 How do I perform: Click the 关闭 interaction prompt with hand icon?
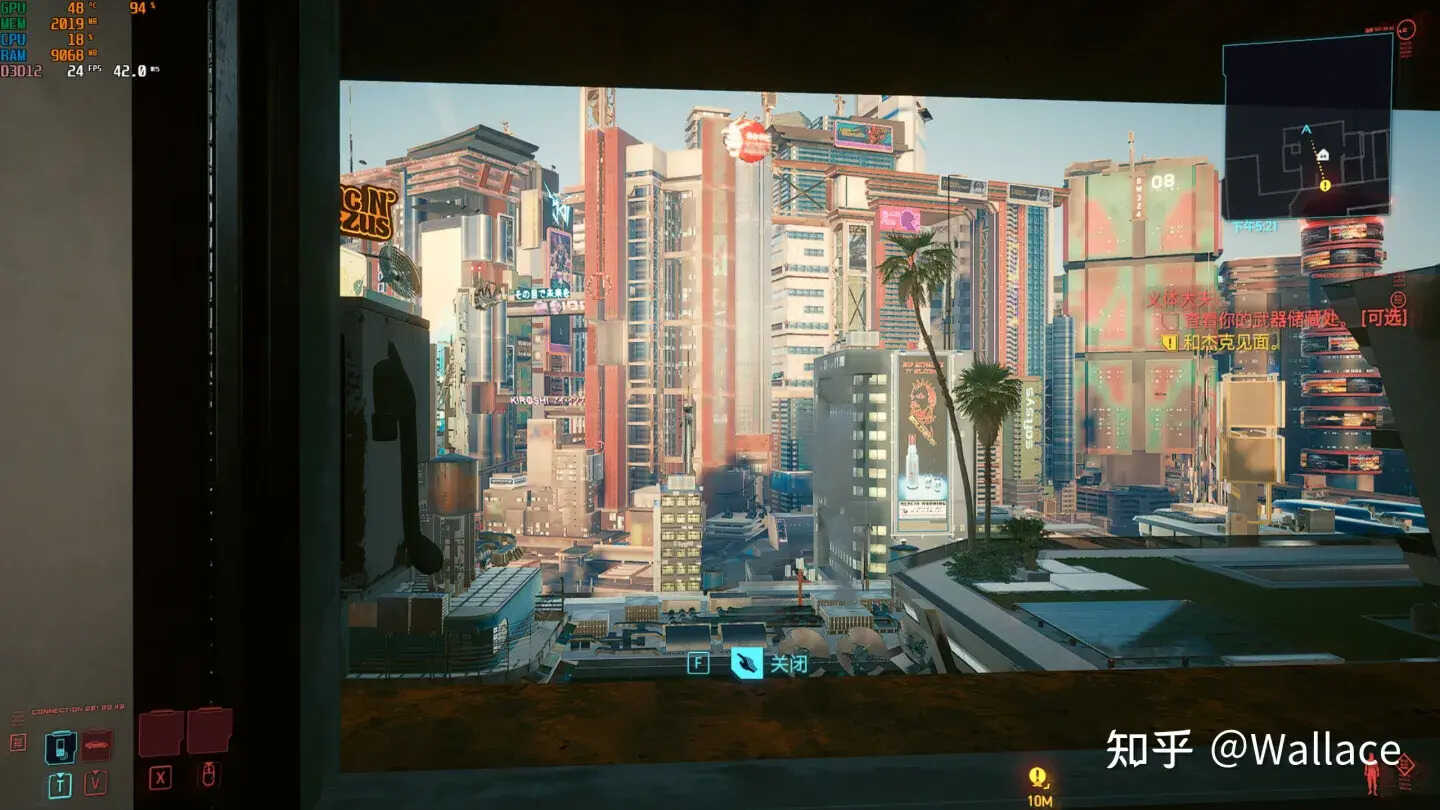771,664
